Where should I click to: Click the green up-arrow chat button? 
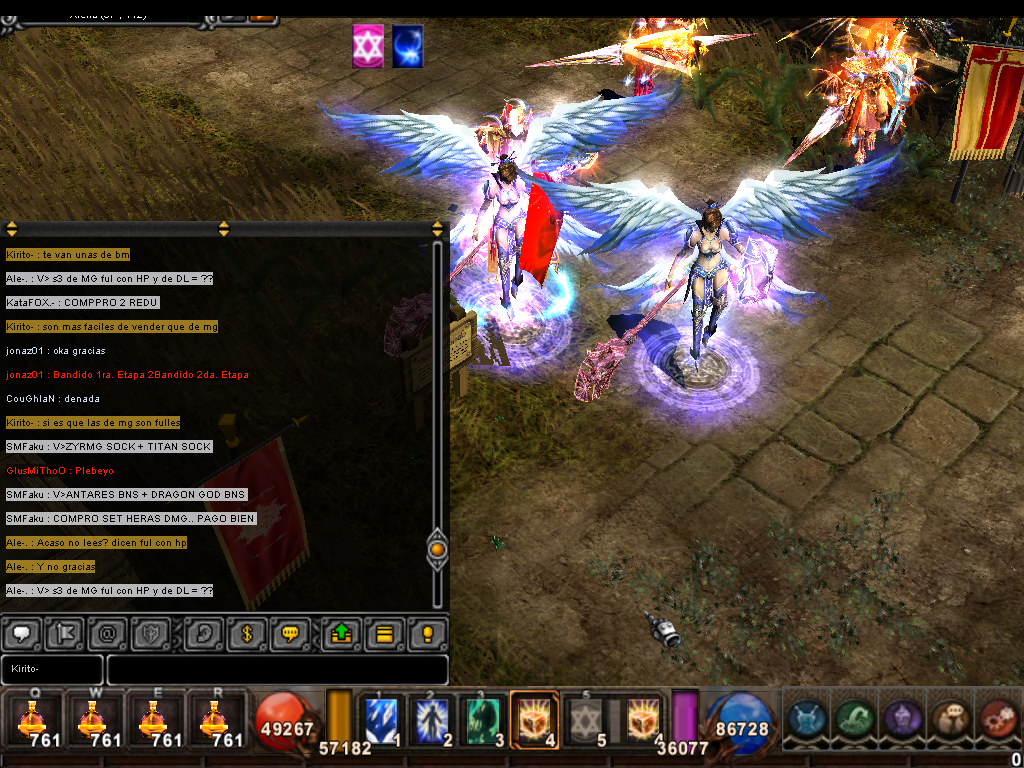341,633
